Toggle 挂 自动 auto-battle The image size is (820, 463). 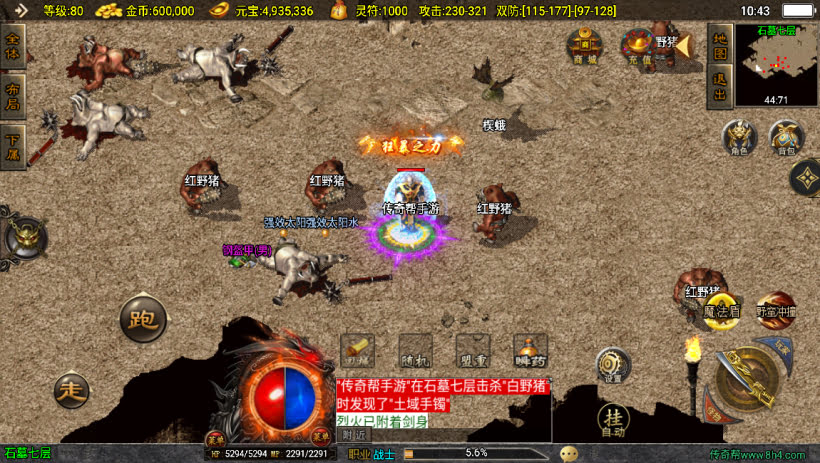613,418
